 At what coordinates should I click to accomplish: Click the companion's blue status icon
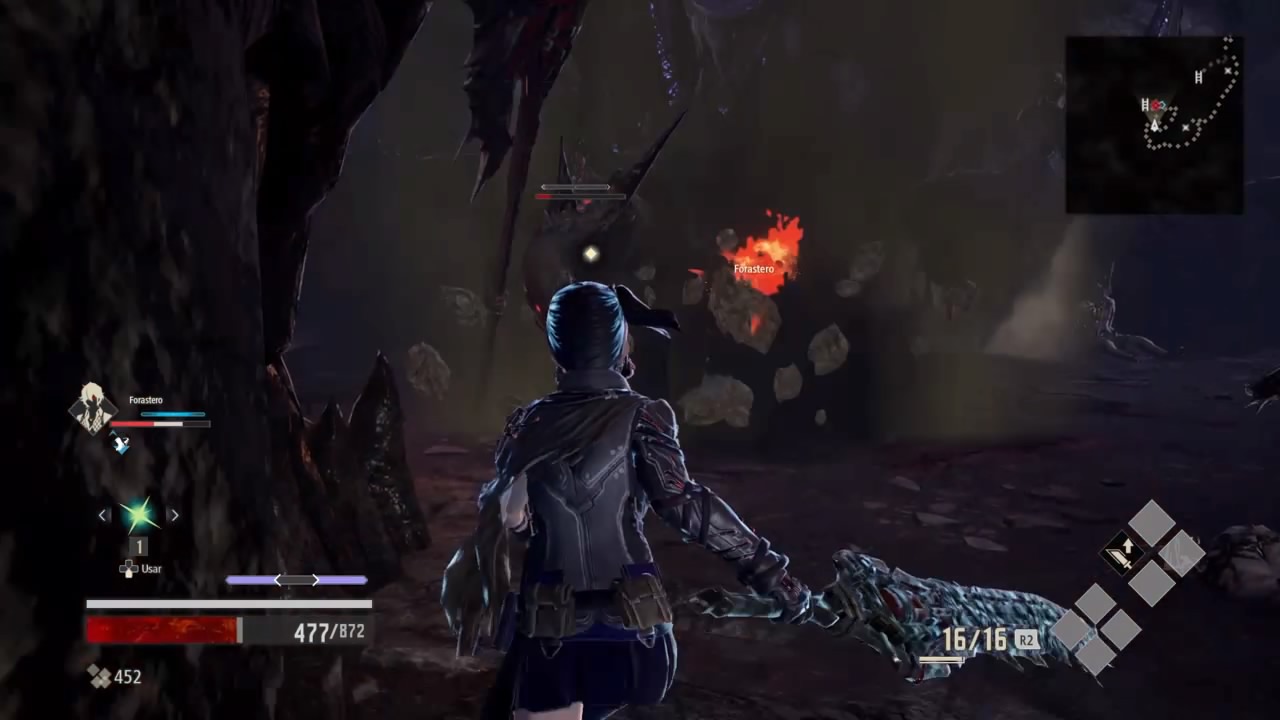tap(121, 444)
